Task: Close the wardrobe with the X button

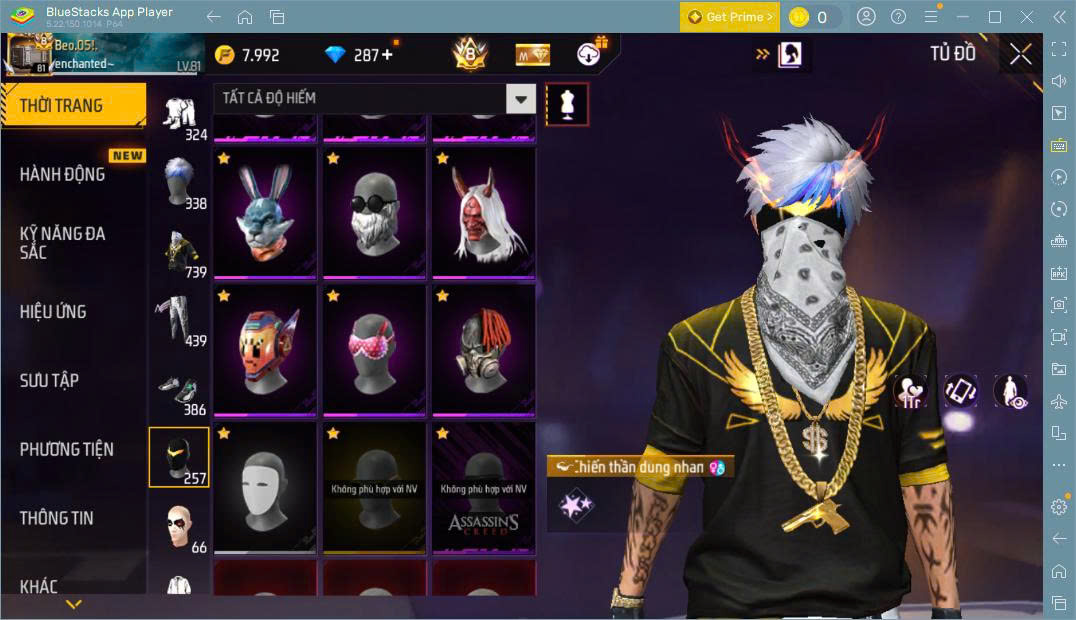Action: (1020, 54)
